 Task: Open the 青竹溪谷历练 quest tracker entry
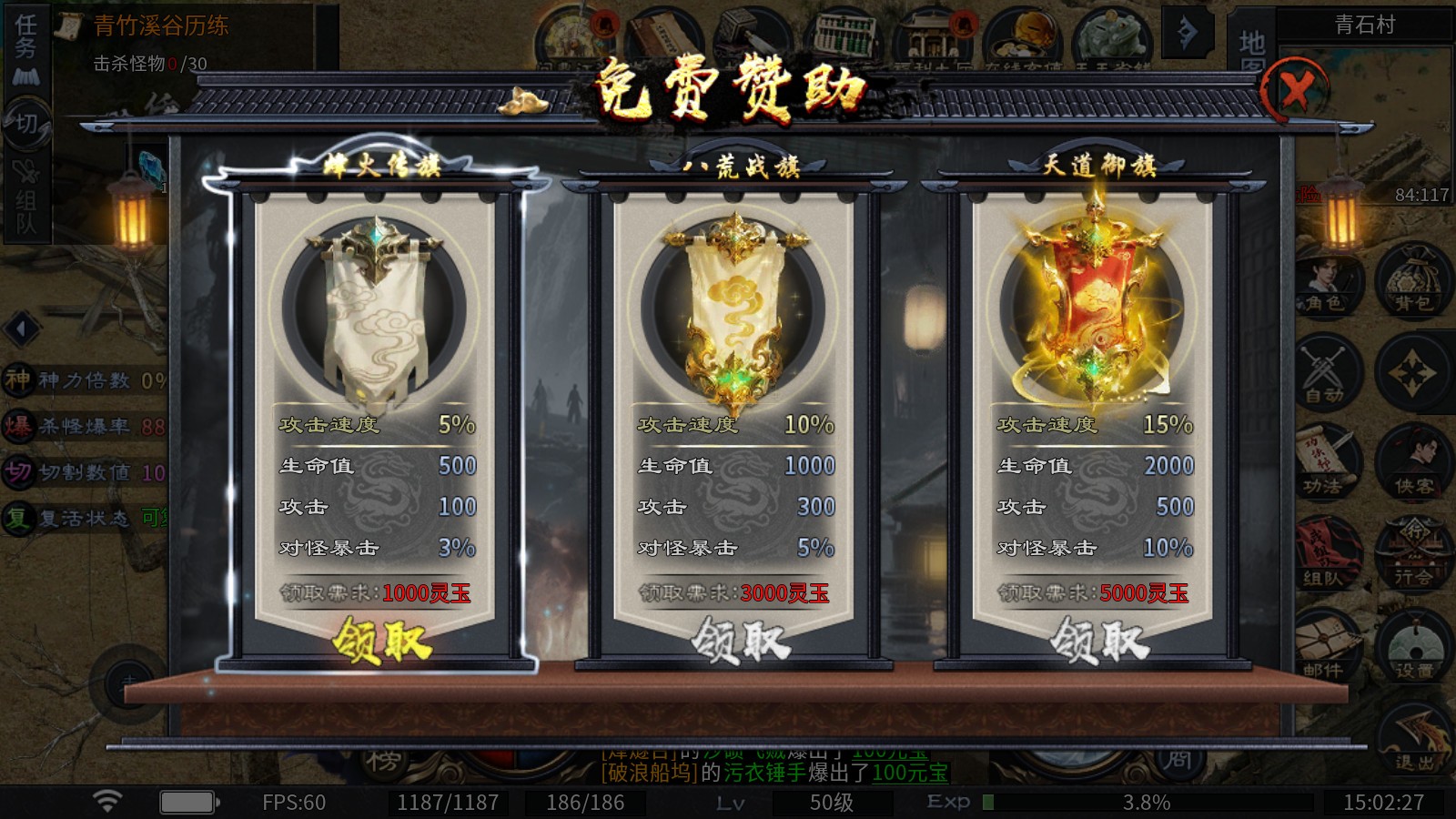pos(161,25)
